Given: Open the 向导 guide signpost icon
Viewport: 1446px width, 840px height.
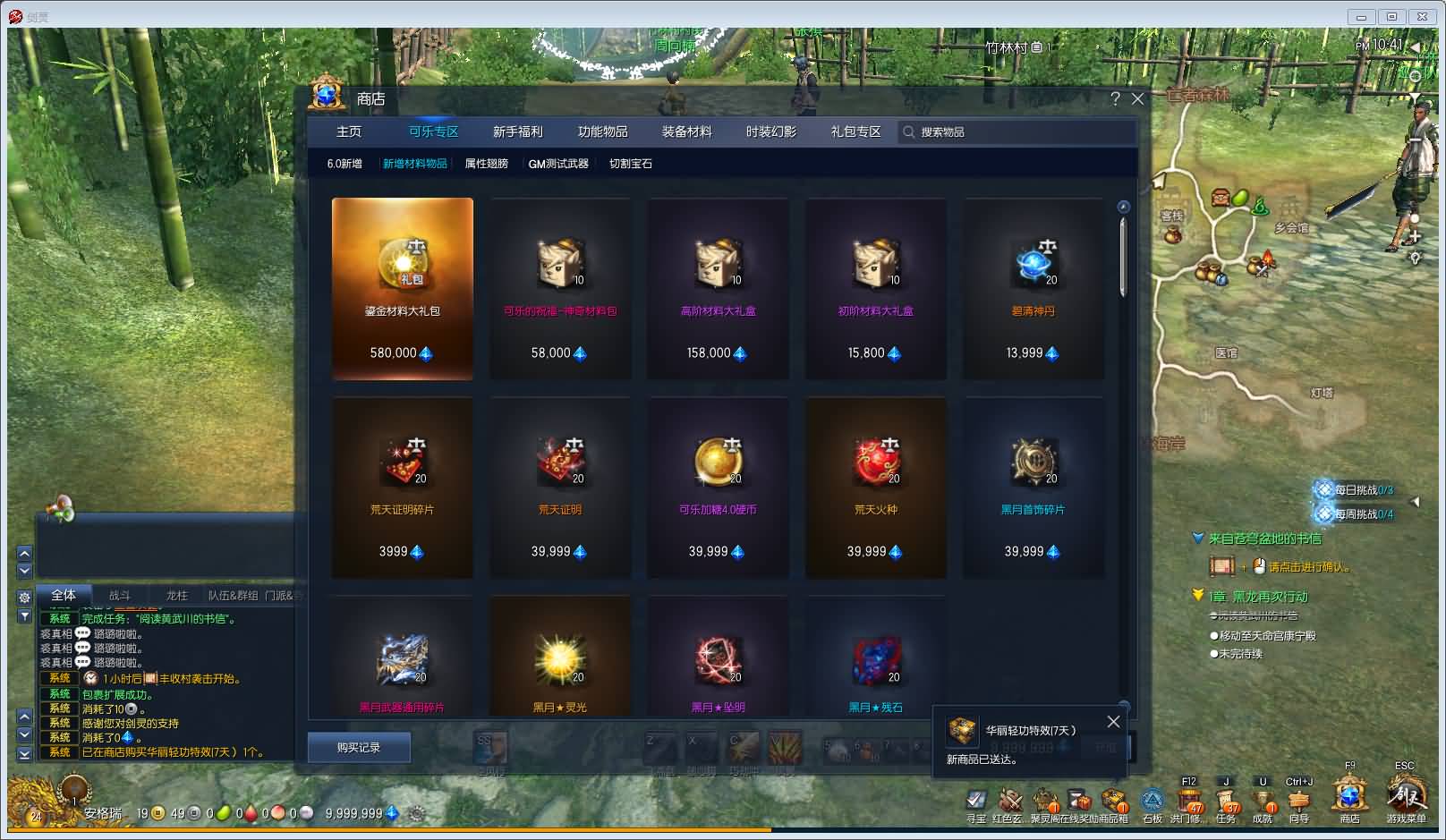Looking at the screenshot, I should (1297, 801).
